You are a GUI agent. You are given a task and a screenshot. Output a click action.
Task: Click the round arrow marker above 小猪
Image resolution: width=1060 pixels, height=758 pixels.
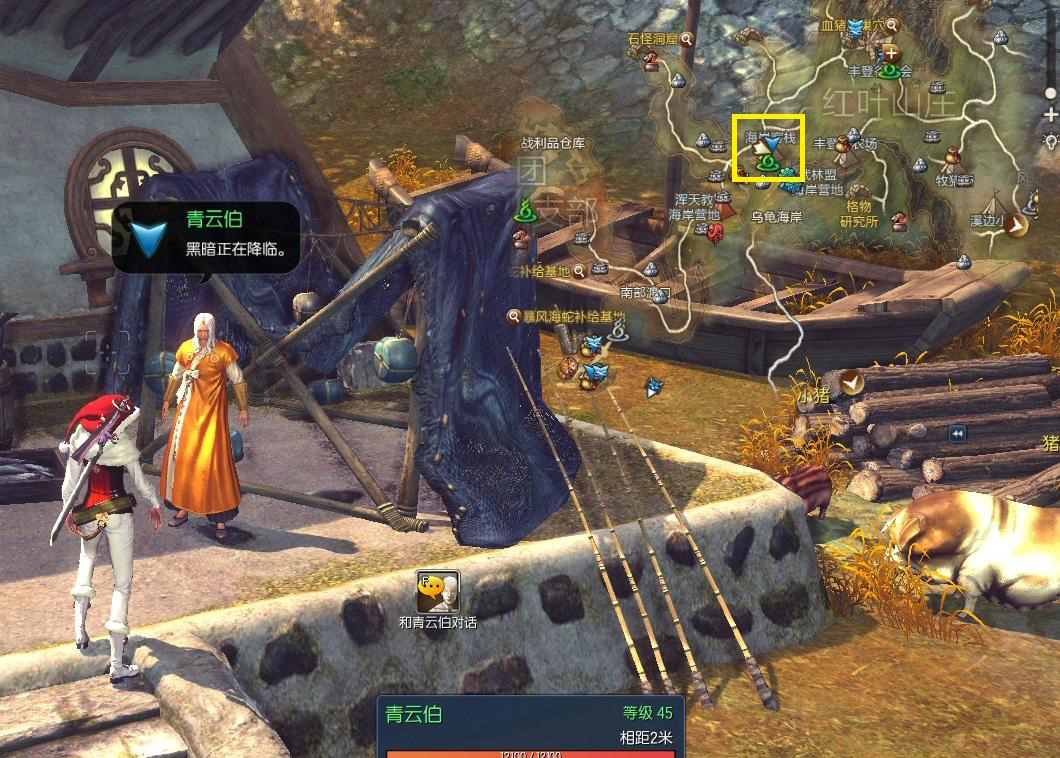coord(850,379)
